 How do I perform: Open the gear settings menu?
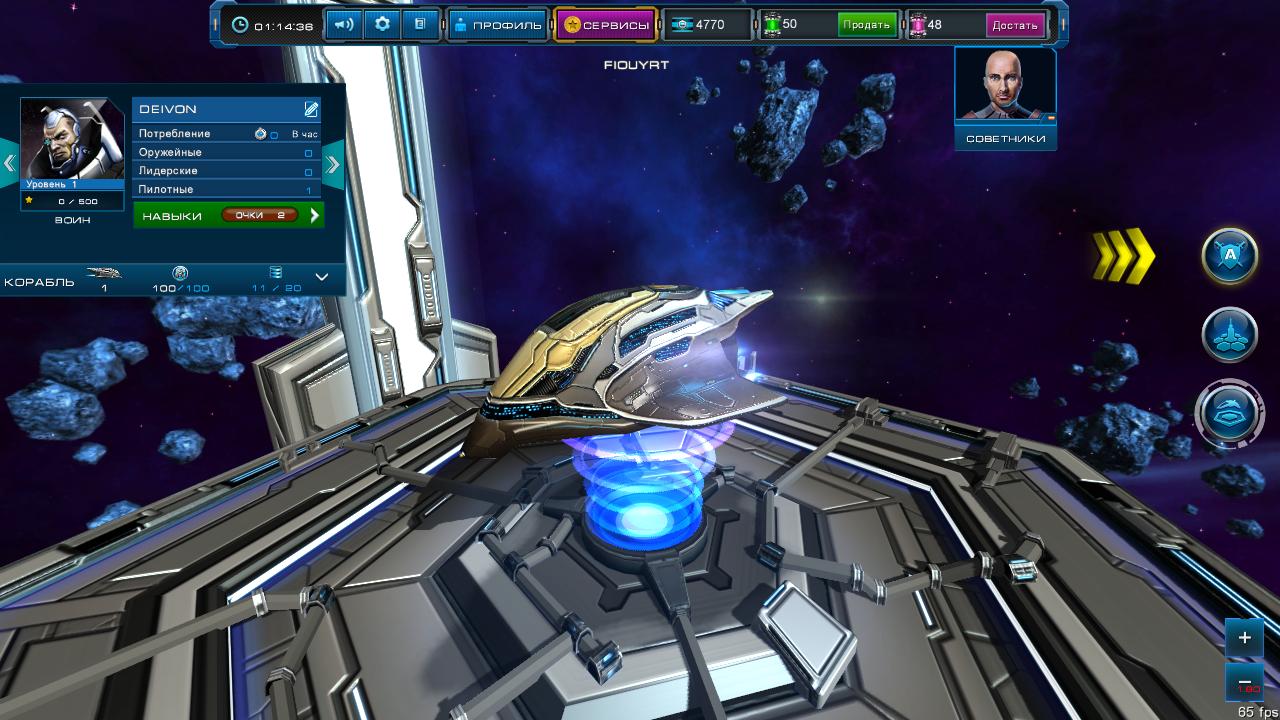[x=382, y=25]
